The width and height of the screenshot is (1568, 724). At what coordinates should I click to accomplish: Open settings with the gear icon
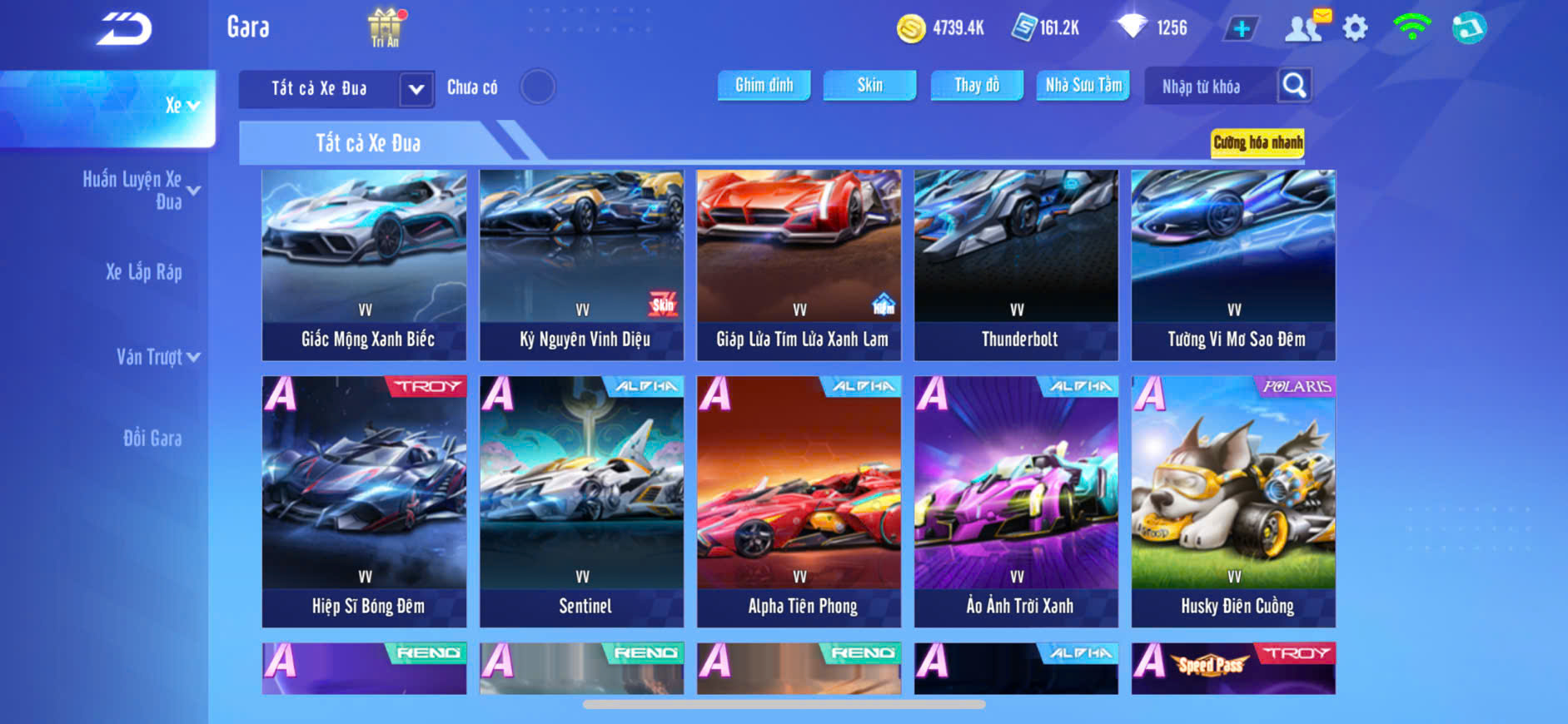coord(1355,28)
